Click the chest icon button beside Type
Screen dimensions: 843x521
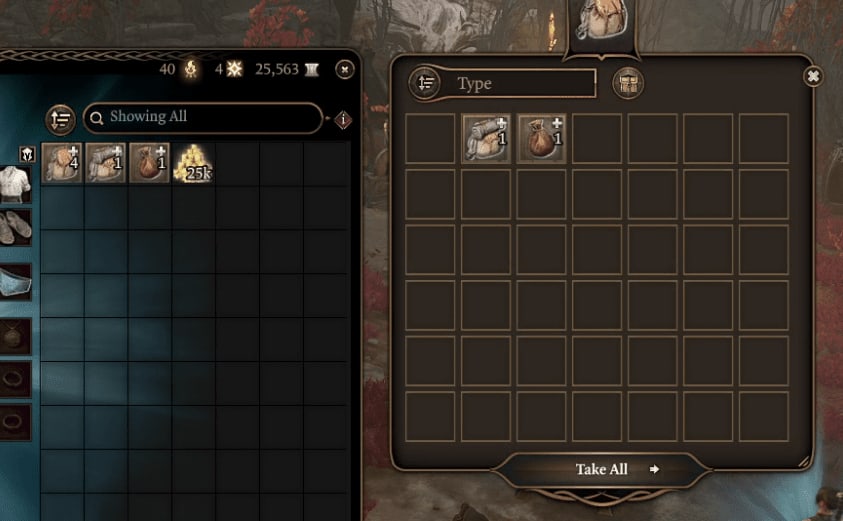(x=628, y=83)
